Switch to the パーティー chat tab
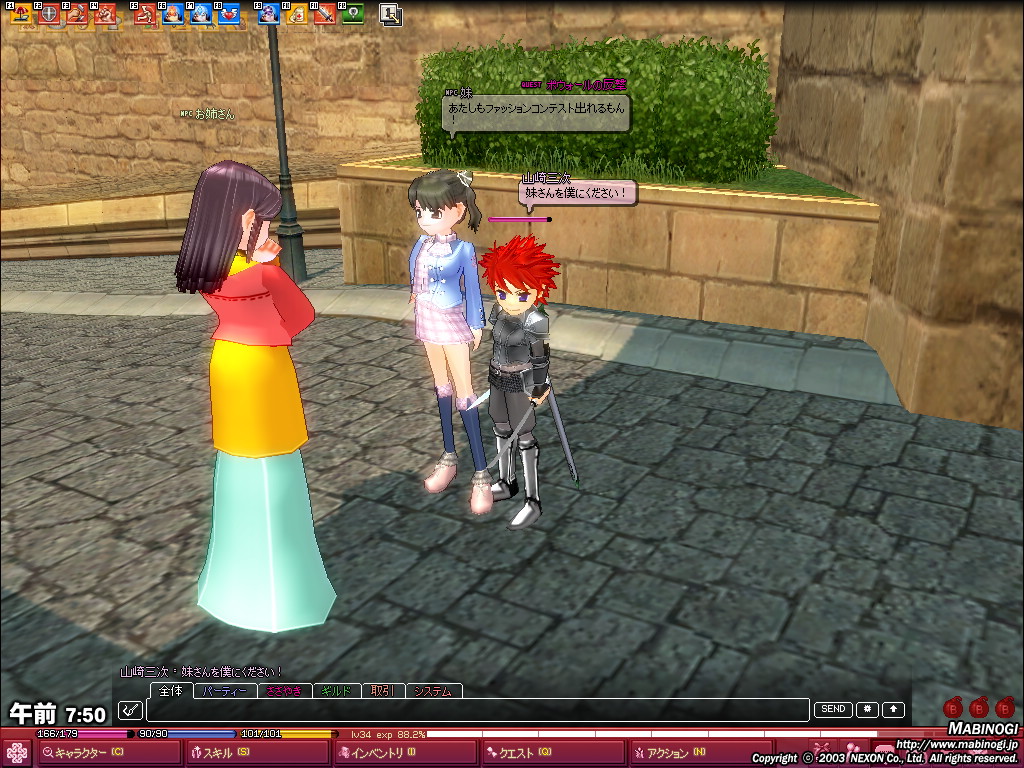 (x=225, y=691)
